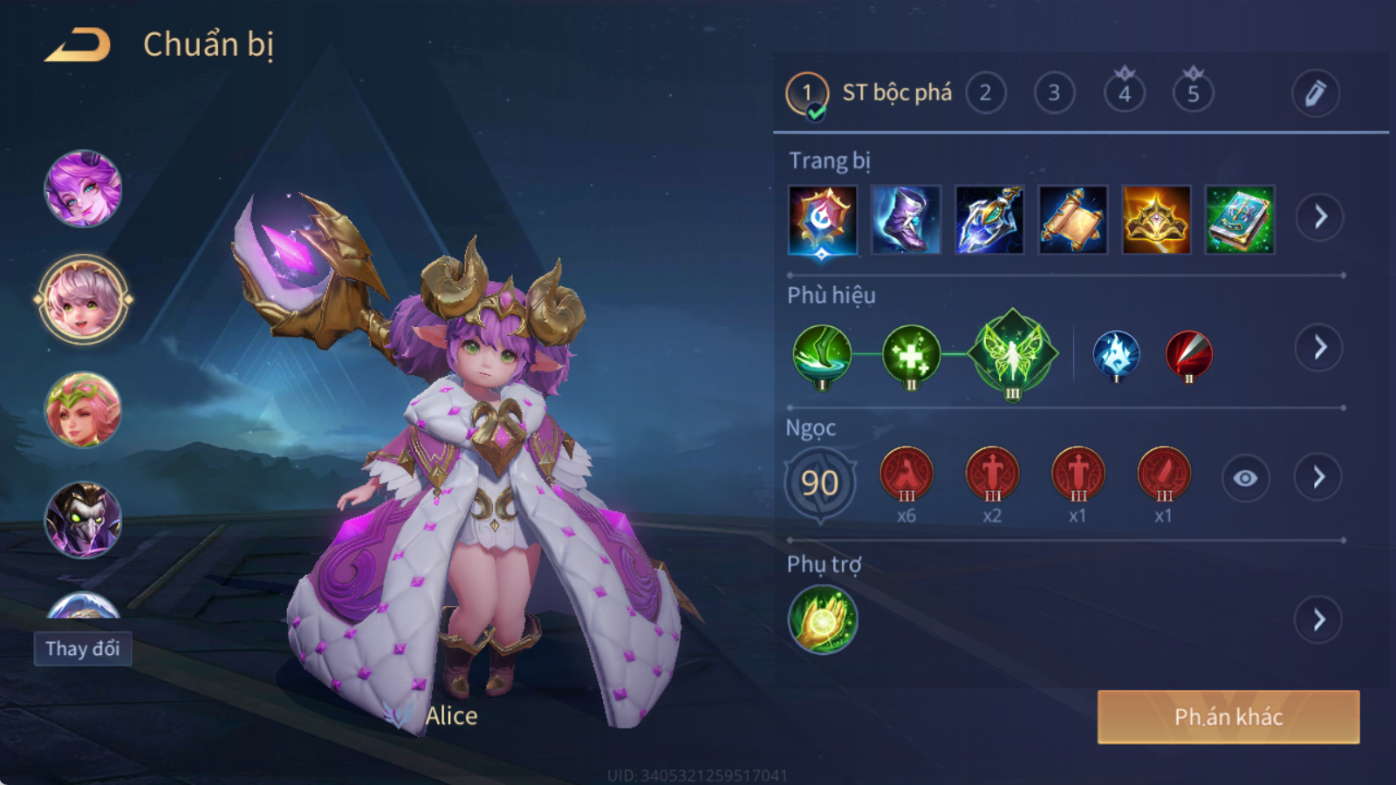Select preset slot 4
The image size is (1396, 785).
pos(1124,94)
